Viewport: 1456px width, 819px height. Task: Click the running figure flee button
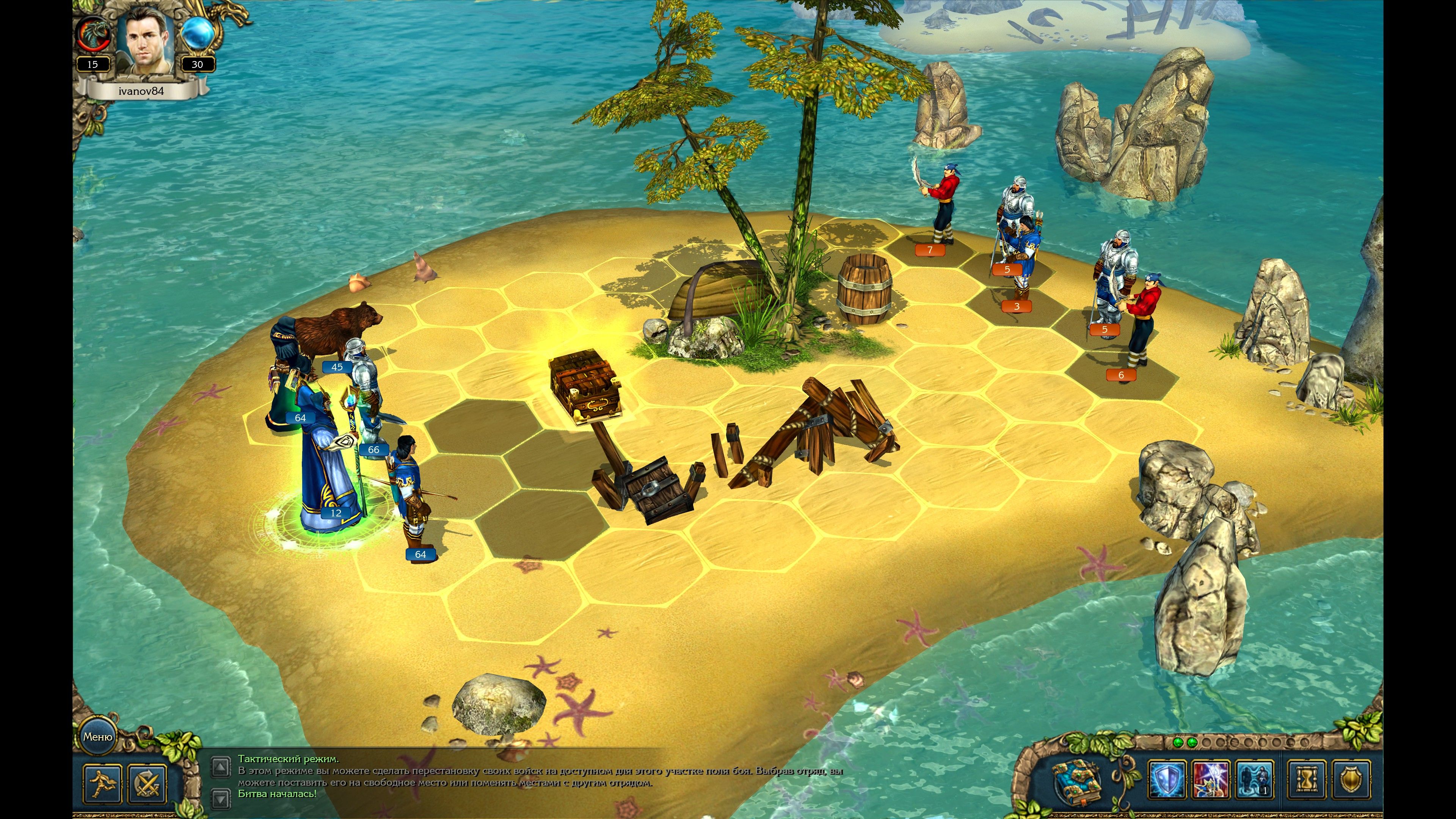102,783
